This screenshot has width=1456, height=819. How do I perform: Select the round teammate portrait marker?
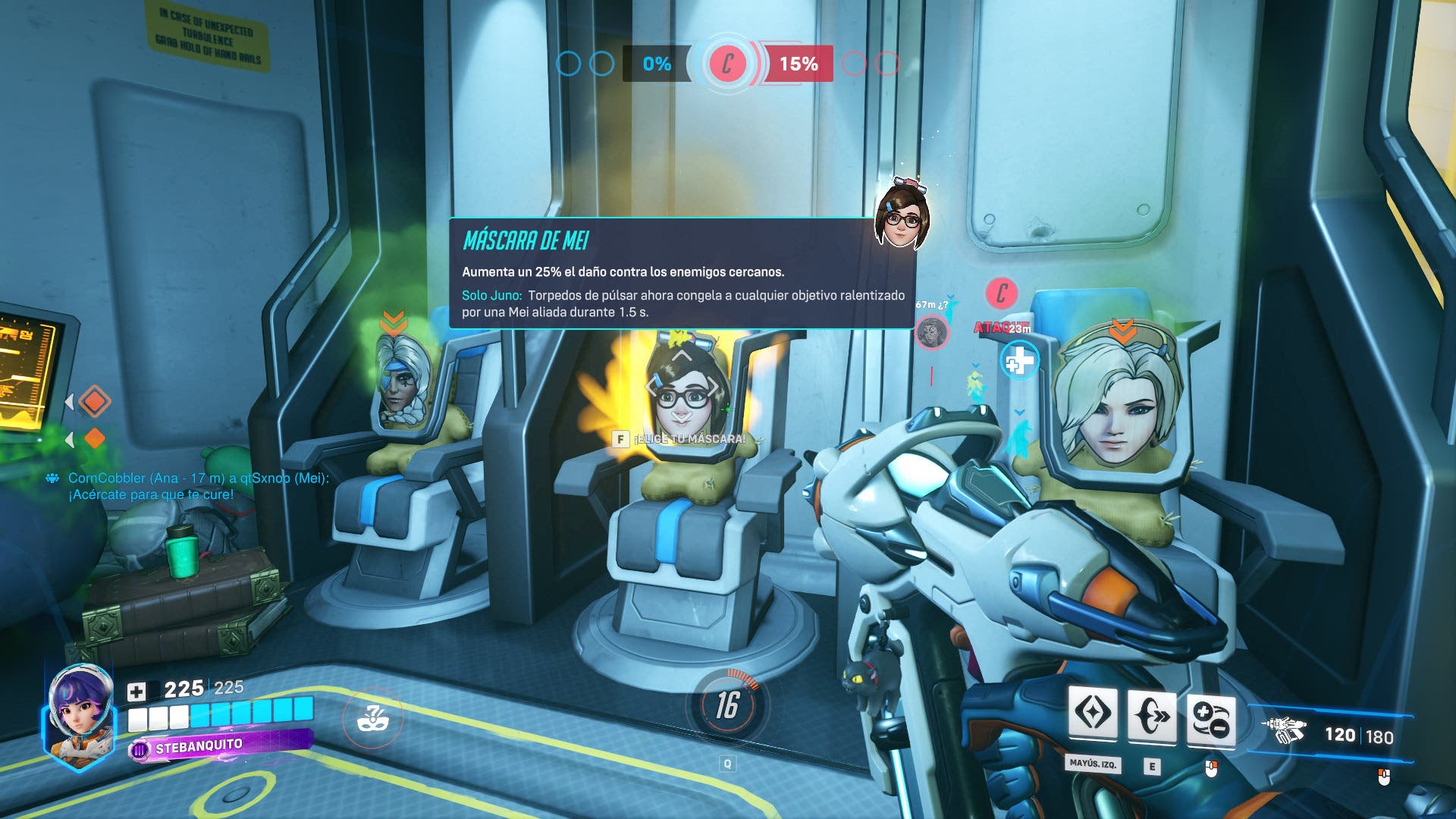coord(931,332)
